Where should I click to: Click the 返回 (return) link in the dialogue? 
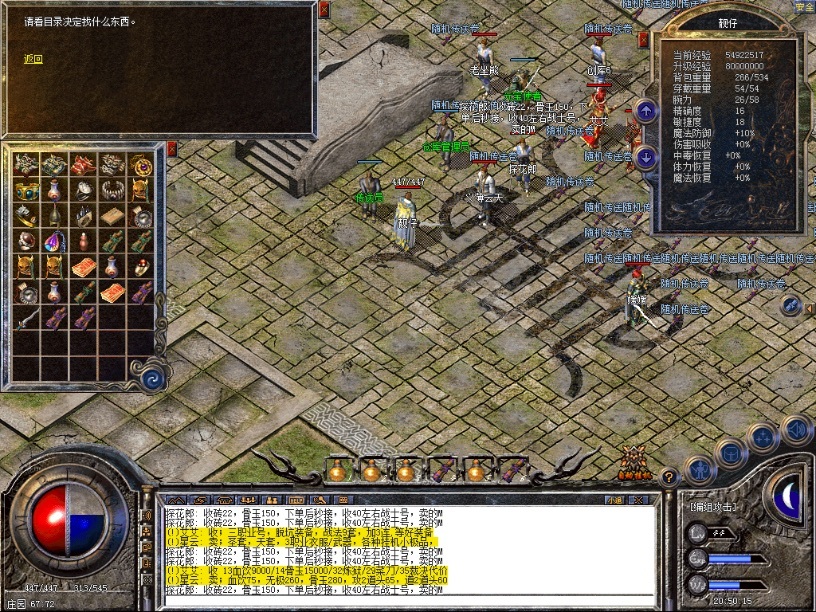34,59
